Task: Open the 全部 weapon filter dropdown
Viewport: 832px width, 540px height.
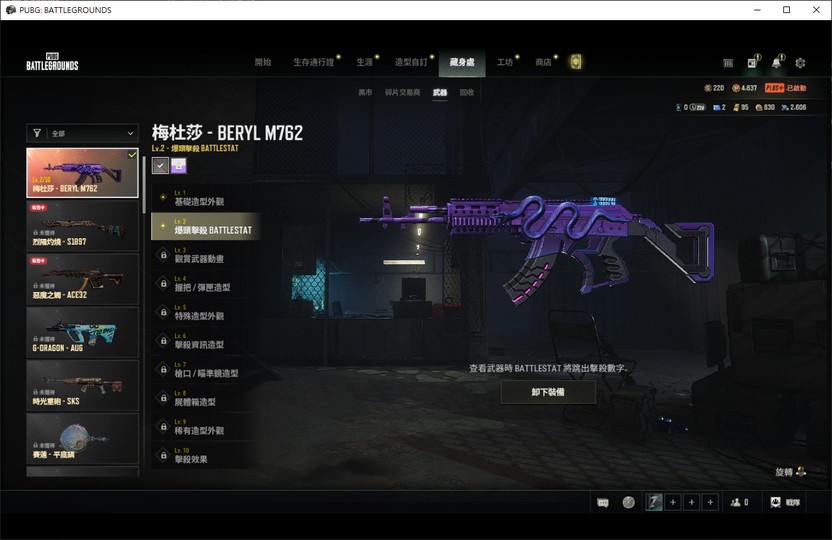Action: click(83, 132)
